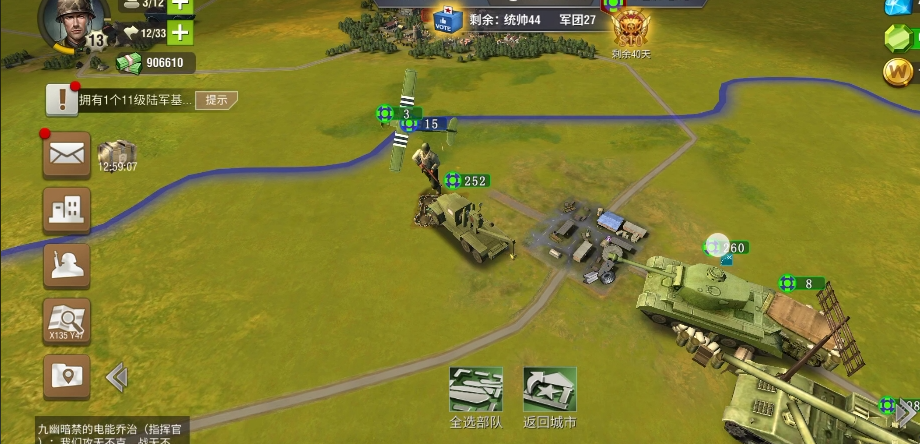Open the mail envelope inbox
The image size is (920, 444).
pos(66,154)
